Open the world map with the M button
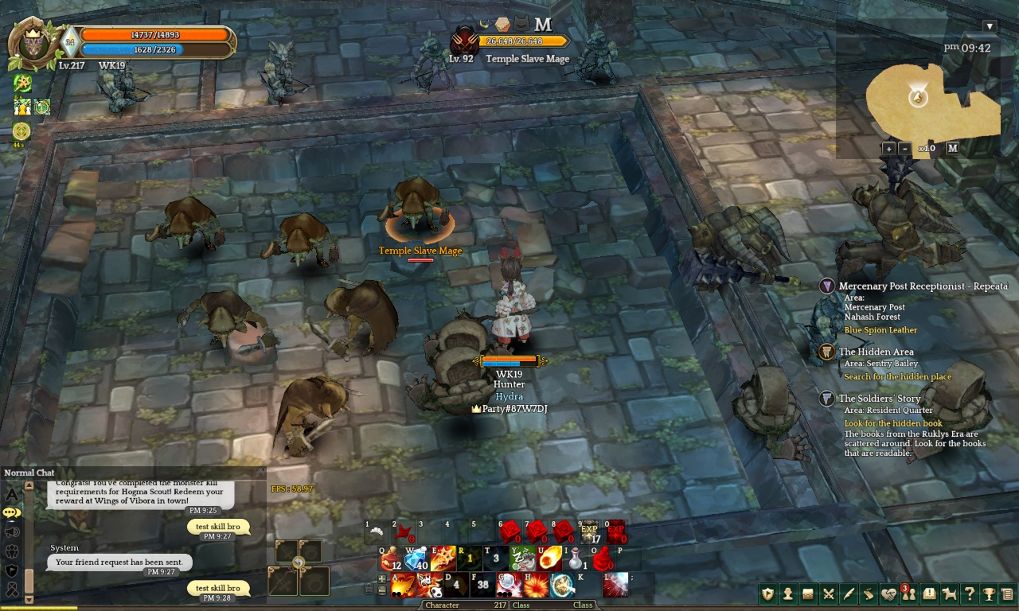1019x611 pixels. tap(952, 148)
